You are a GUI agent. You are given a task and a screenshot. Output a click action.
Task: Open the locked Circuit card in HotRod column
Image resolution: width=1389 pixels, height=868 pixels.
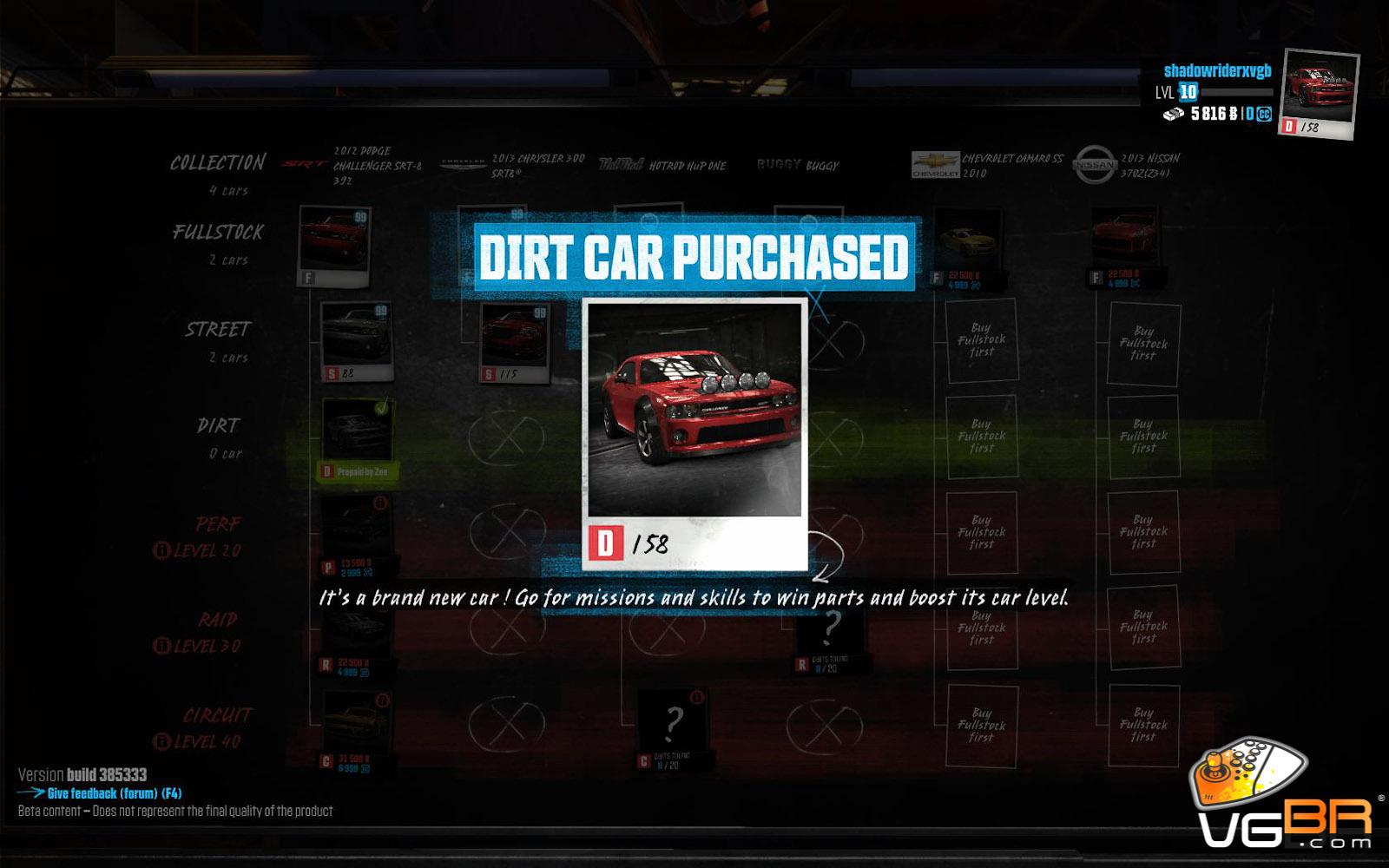click(x=673, y=727)
